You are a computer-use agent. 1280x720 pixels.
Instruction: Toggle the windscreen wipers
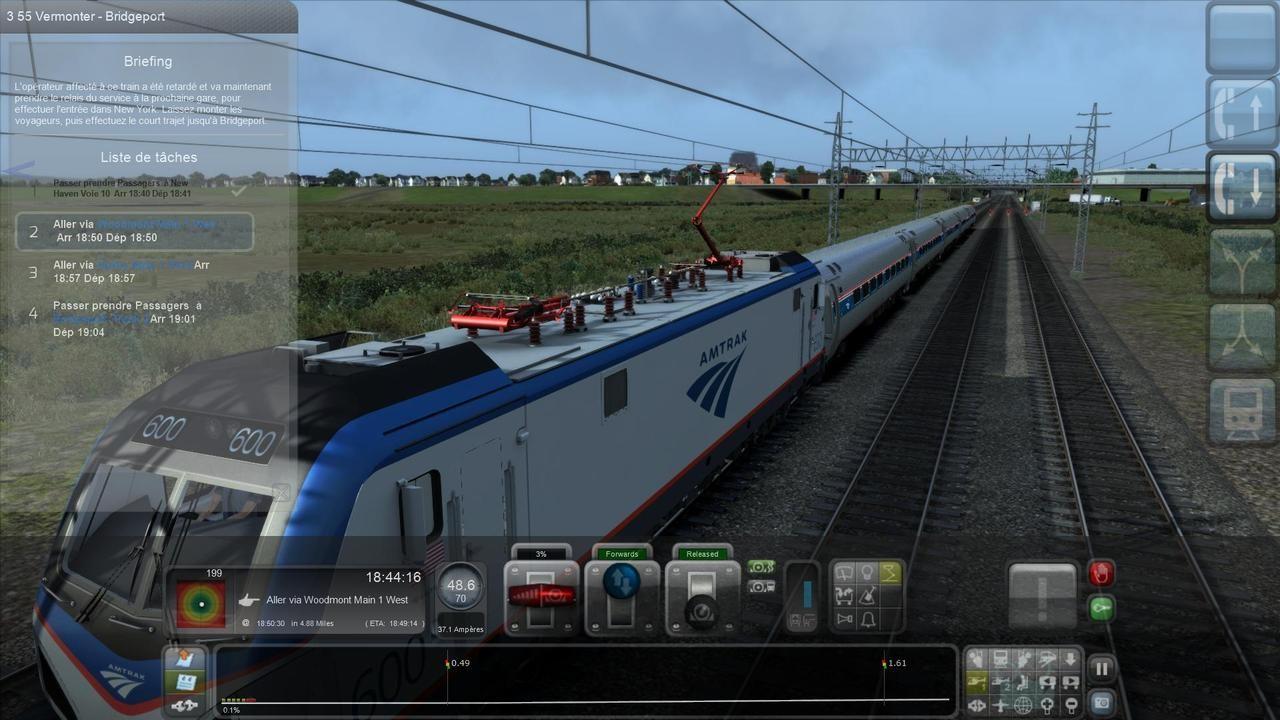pos(843,573)
